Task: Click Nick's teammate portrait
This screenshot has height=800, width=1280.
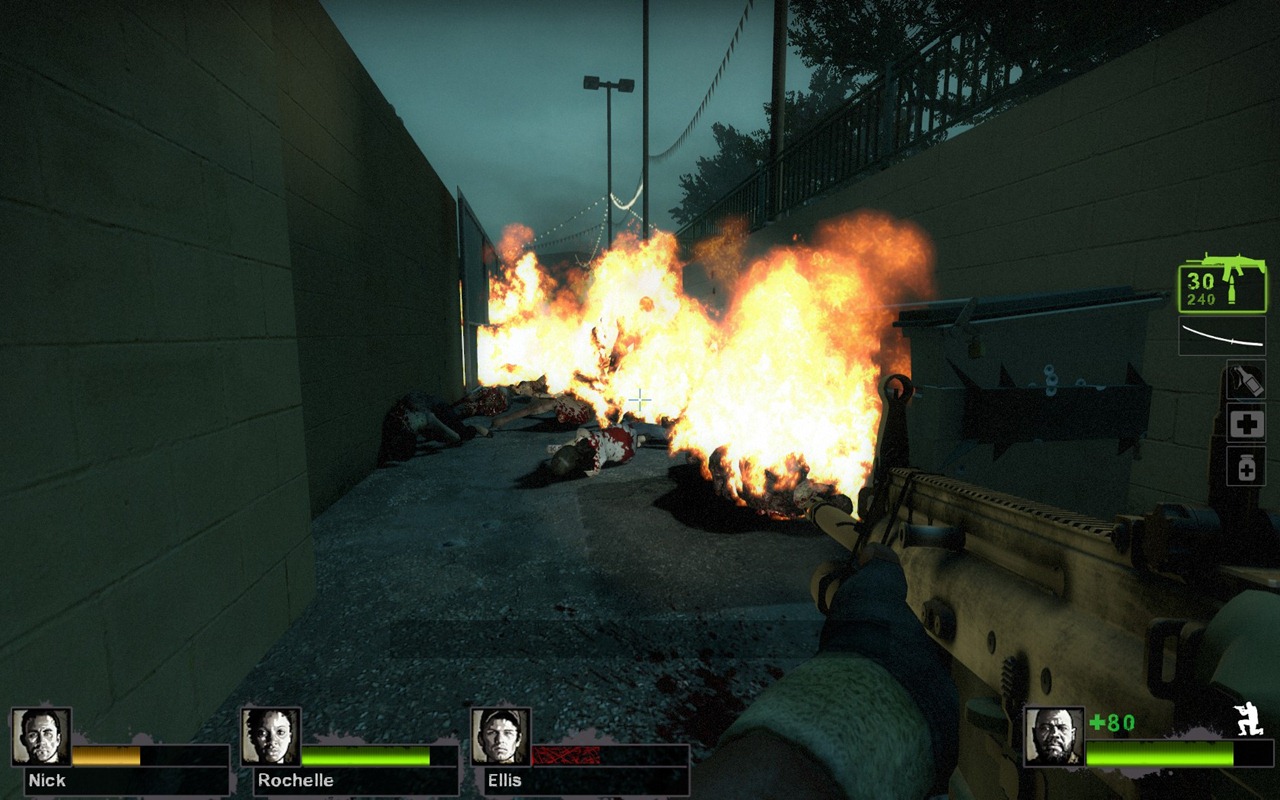Action: tap(41, 737)
